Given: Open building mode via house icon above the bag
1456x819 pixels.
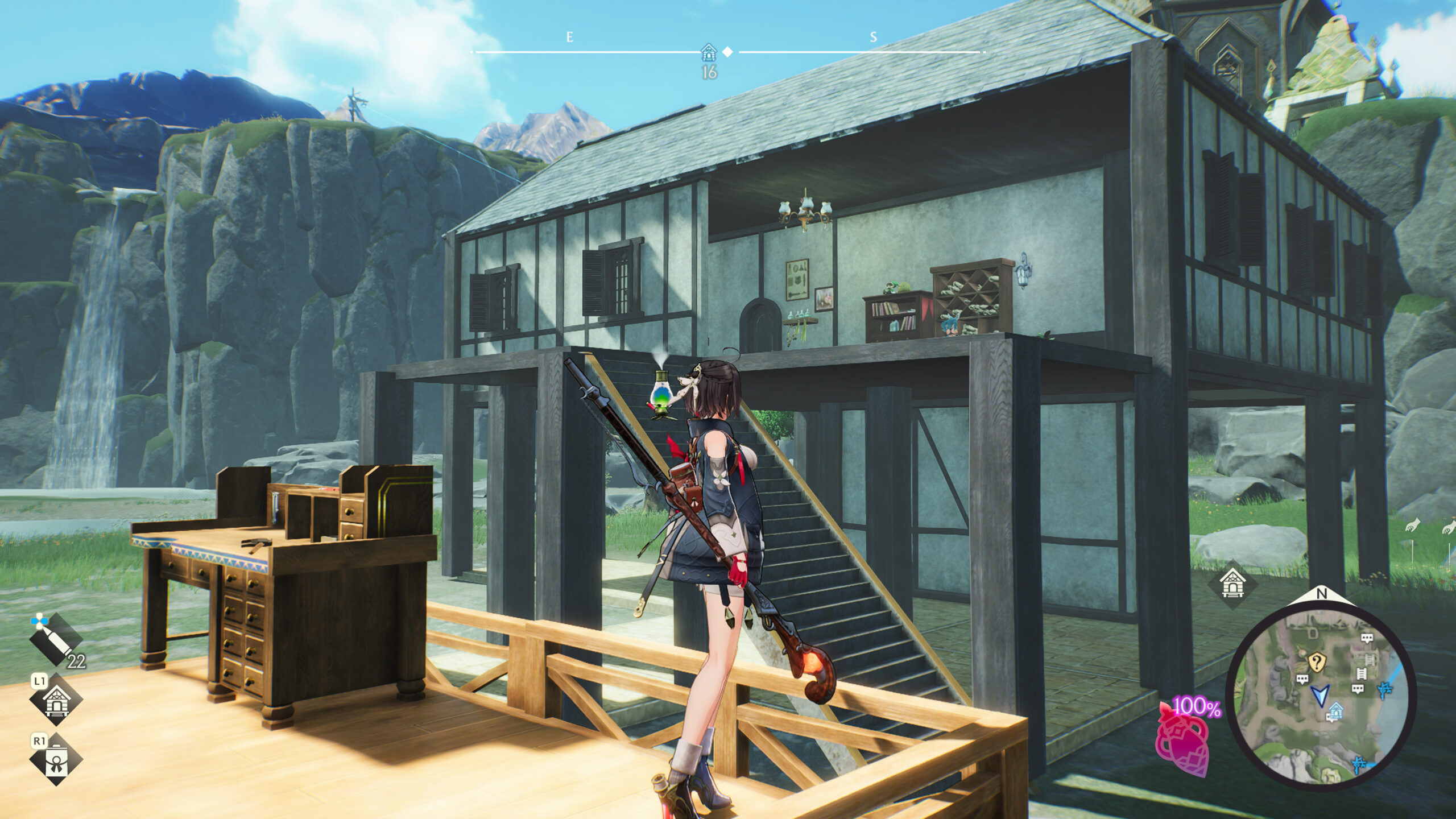Looking at the screenshot, I should click(x=56, y=700).
